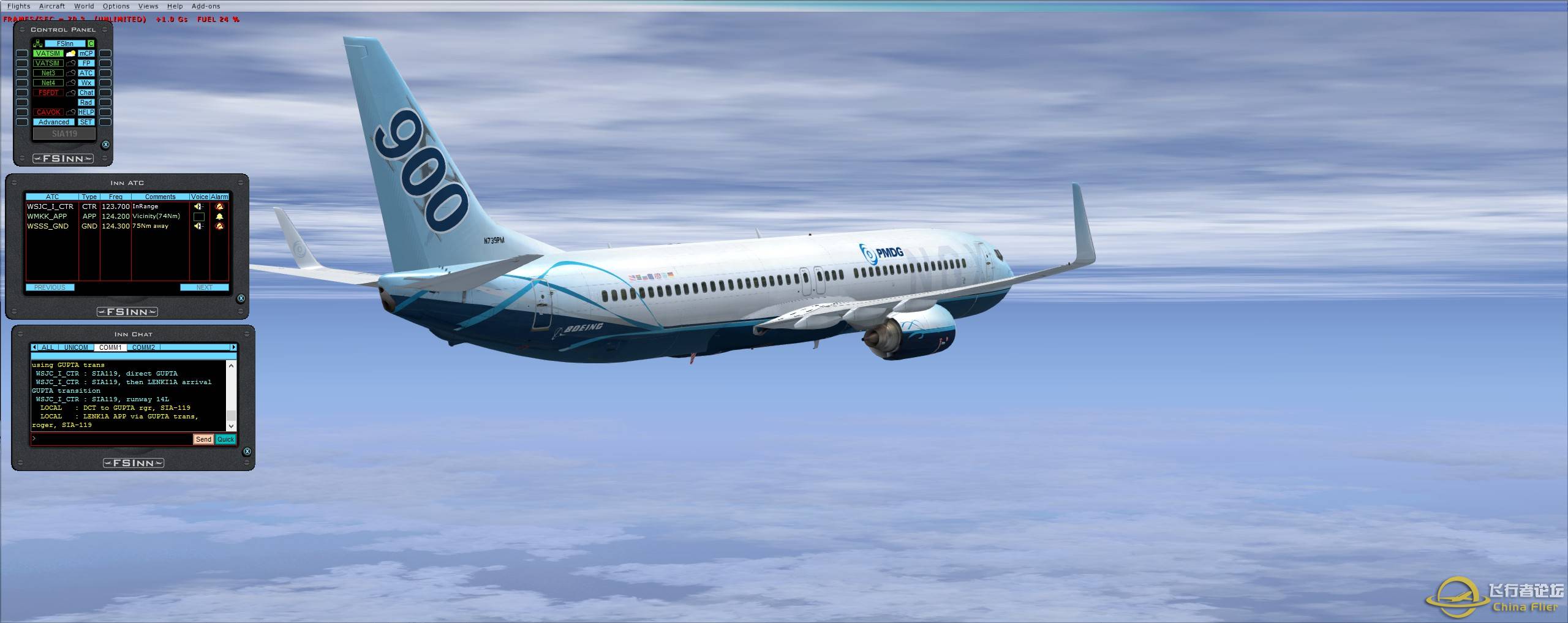
Task: Click the right arrow on chat tab bar
Action: [235, 347]
